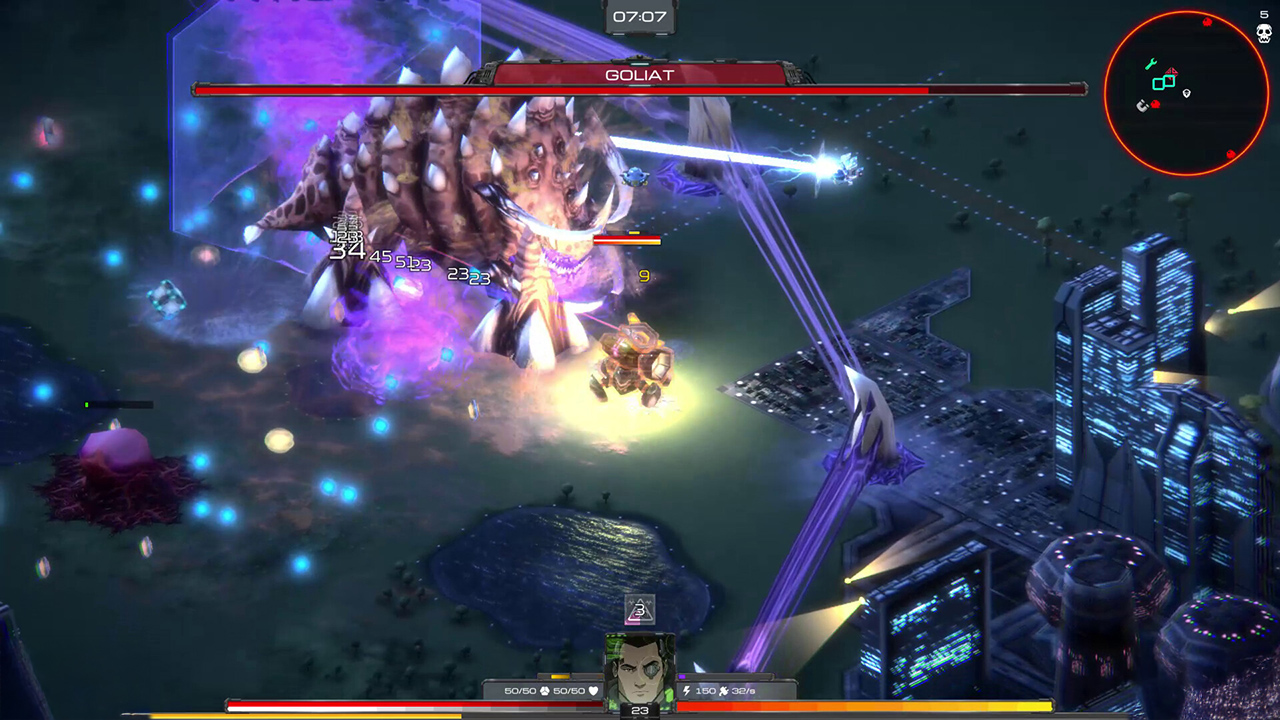Screen dimensions: 1280x720
Task: Click the energy regen icon next to 32/s
Action: click(x=724, y=691)
